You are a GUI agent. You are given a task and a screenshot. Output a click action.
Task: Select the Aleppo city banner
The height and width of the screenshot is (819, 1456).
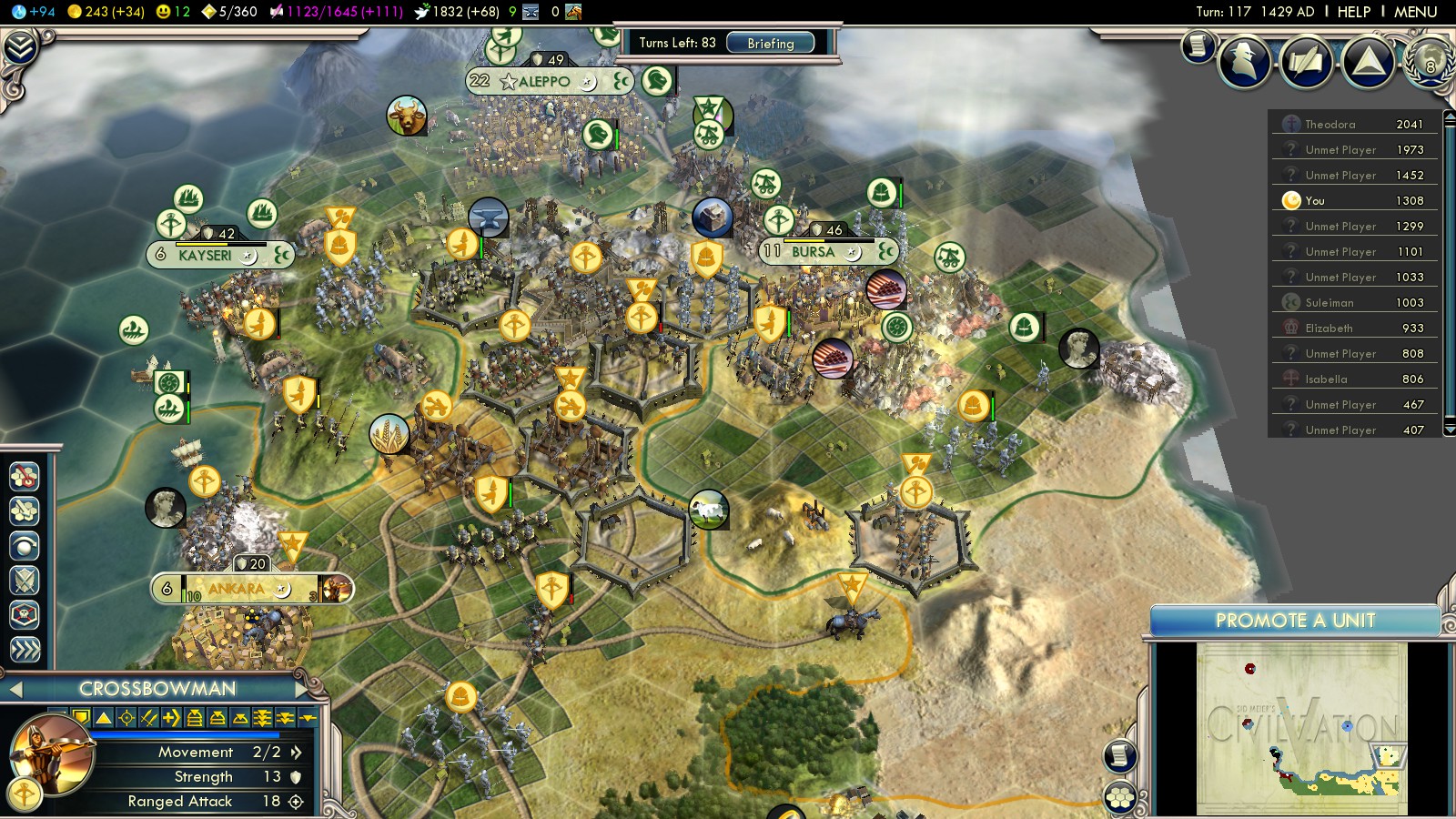coord(543,81)
